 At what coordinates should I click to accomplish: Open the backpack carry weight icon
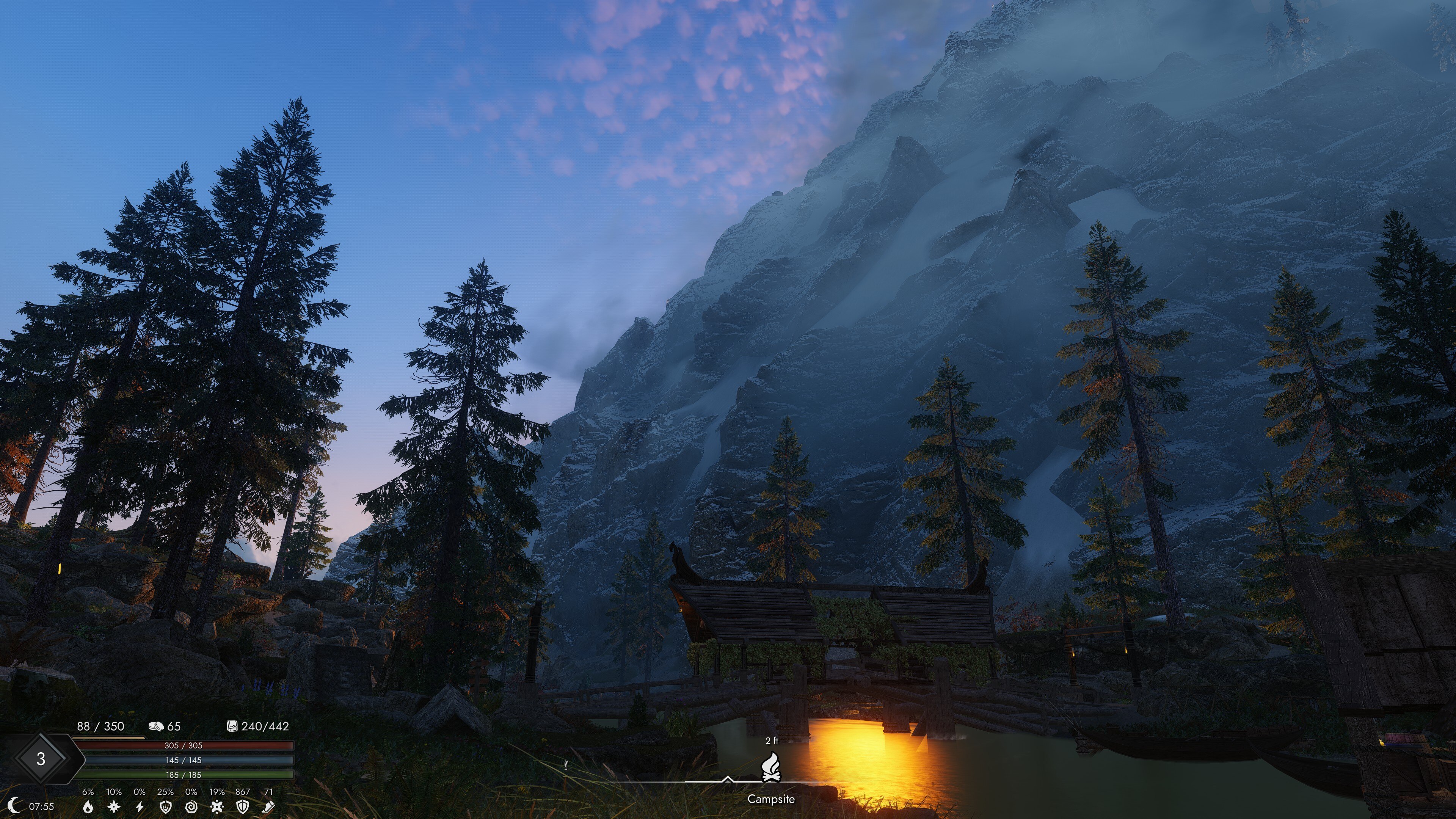232,726
